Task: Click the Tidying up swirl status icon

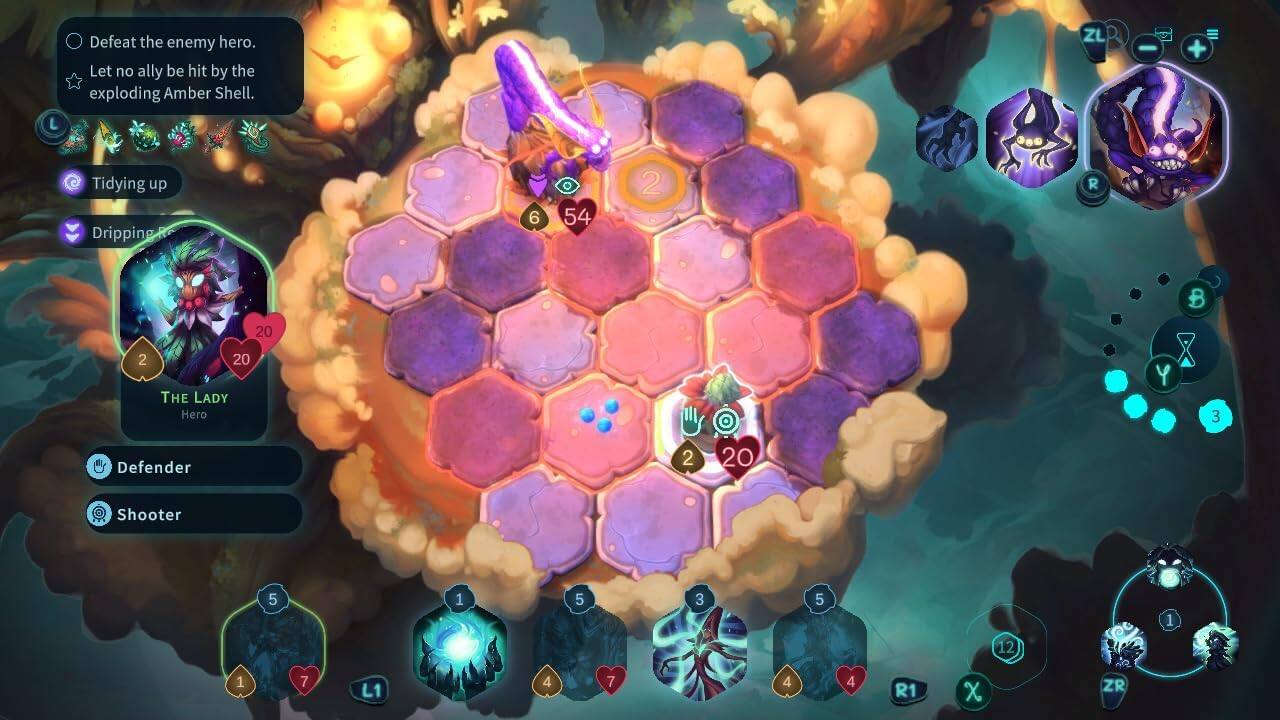Action: pyautogui.click(x=71, y=183)
